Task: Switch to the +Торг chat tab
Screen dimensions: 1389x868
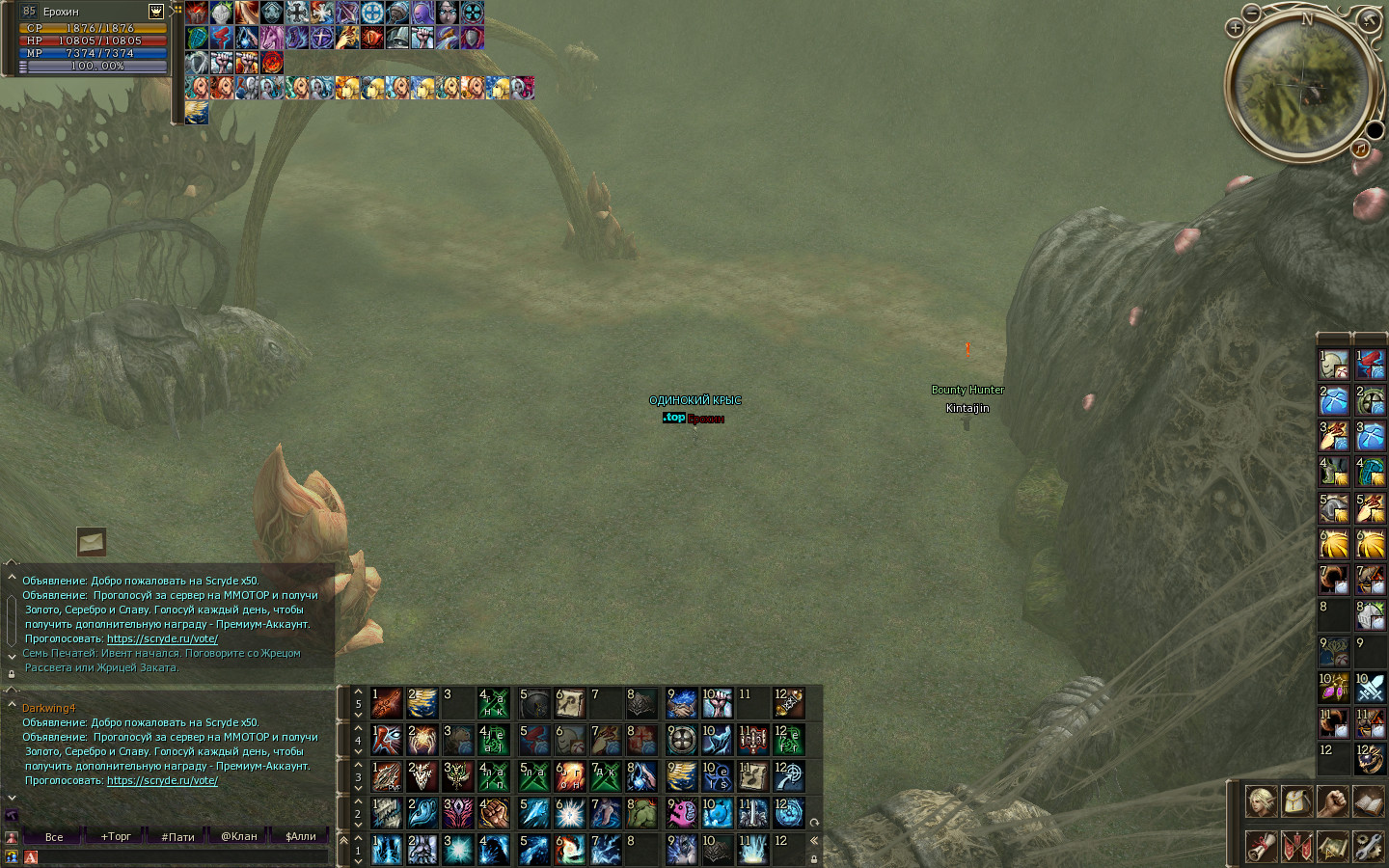Action: (x=116, y=836)
